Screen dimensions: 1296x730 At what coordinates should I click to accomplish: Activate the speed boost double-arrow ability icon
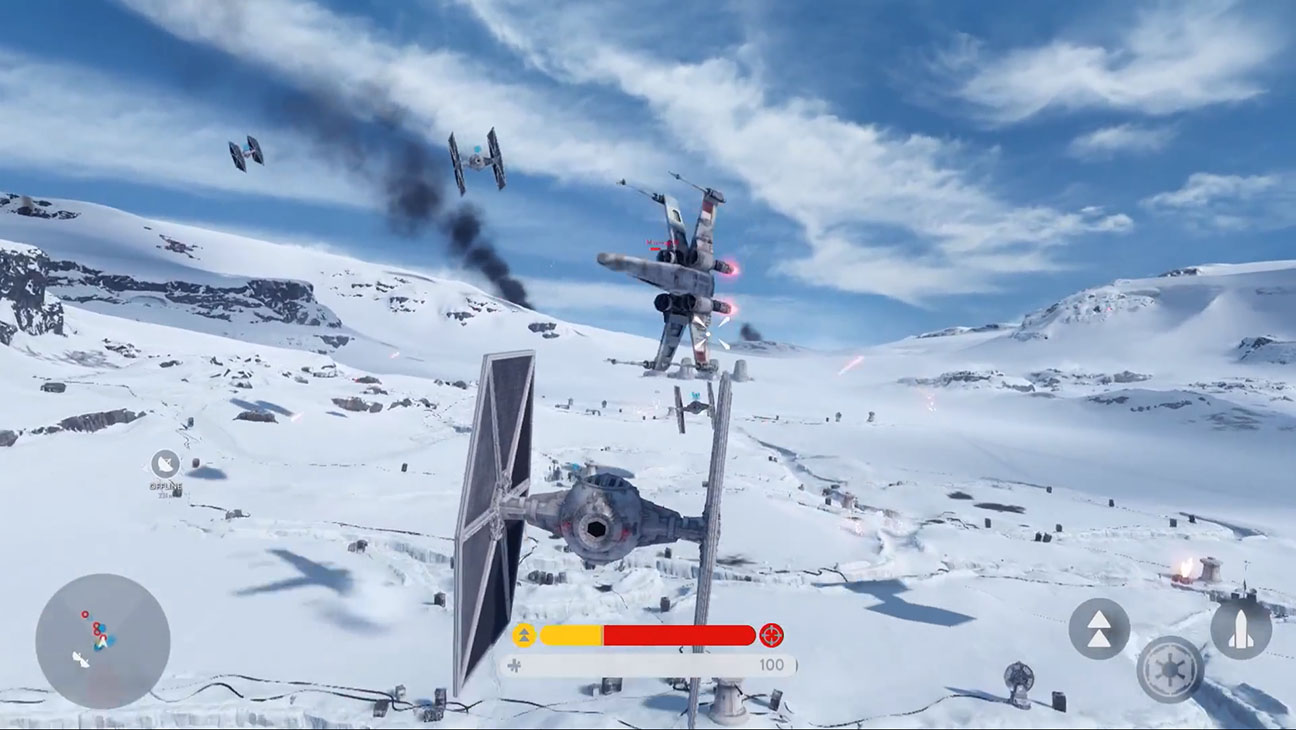(x=1100, y=630)
